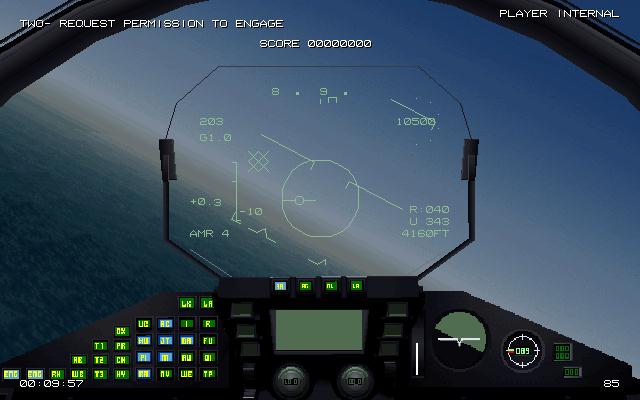This screenshot has height=400, width=640.
Task: Select the JT panel button
Action: [x=165, y=340]
